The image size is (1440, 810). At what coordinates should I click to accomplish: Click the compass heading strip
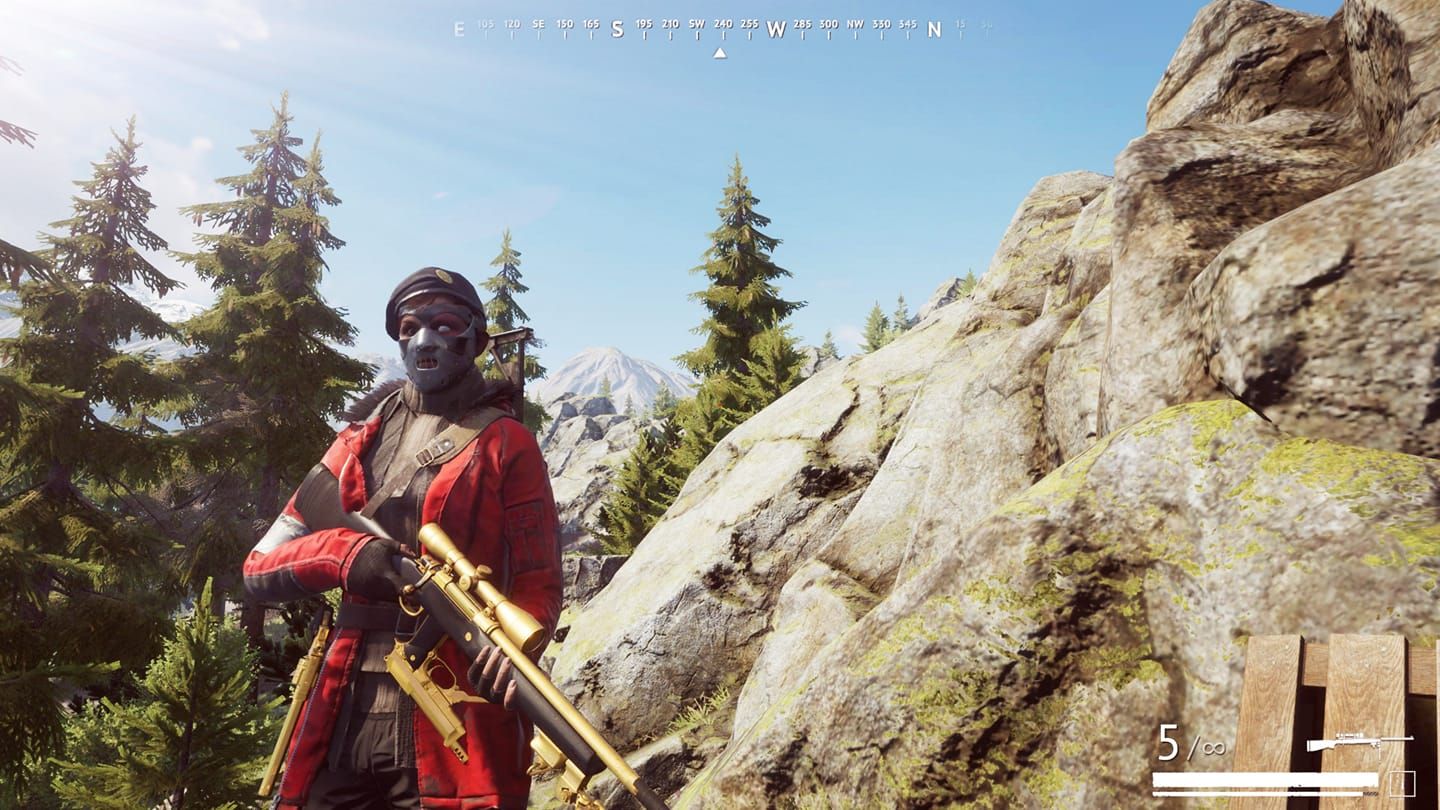(720, 29)
